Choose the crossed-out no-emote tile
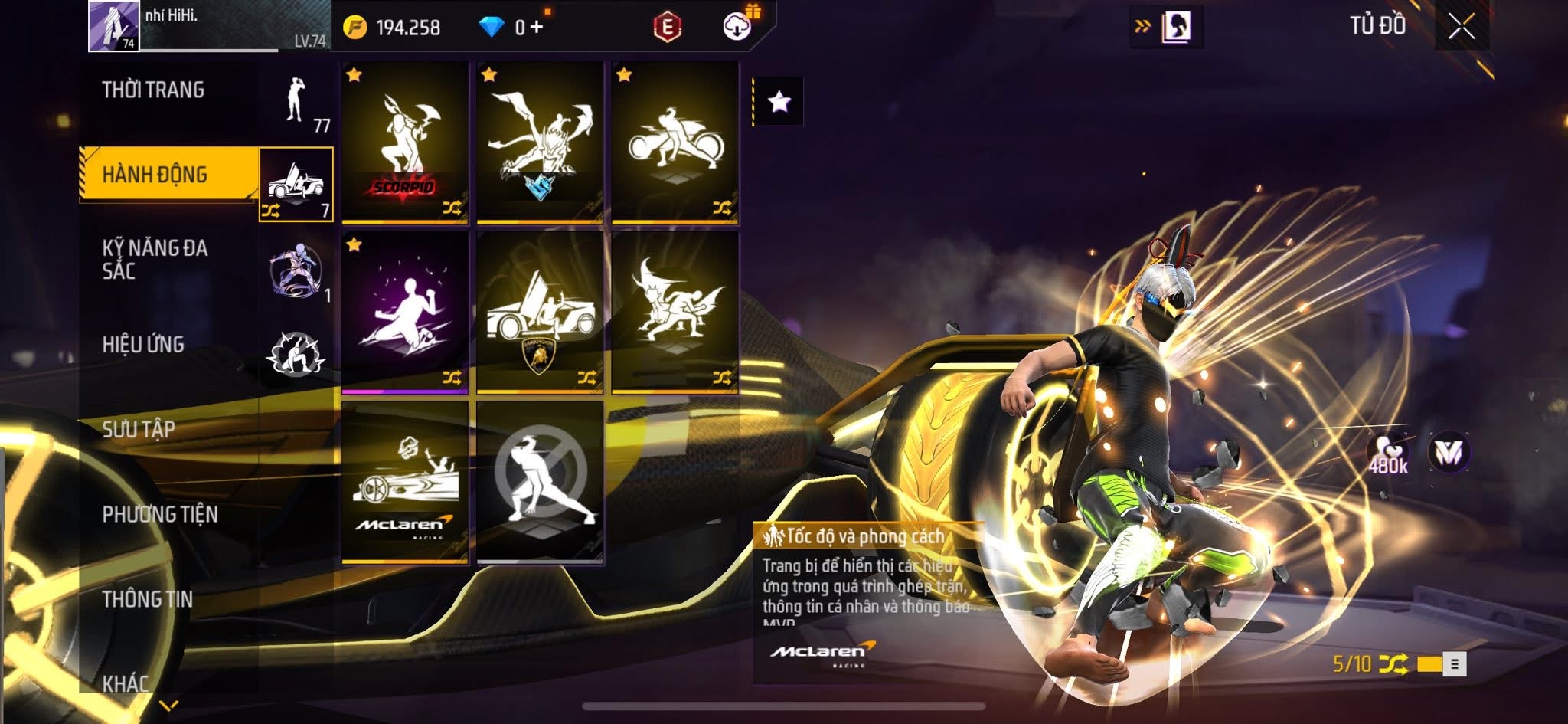Viewport: 1568px width, 724px height. pos(540,482)
